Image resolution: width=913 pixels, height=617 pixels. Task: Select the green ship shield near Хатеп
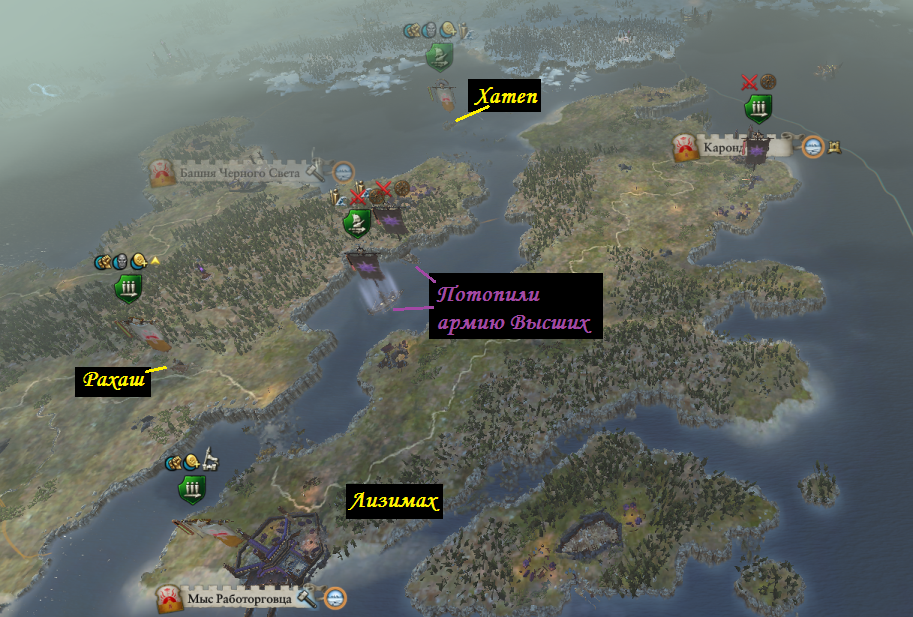coord(438,56)
